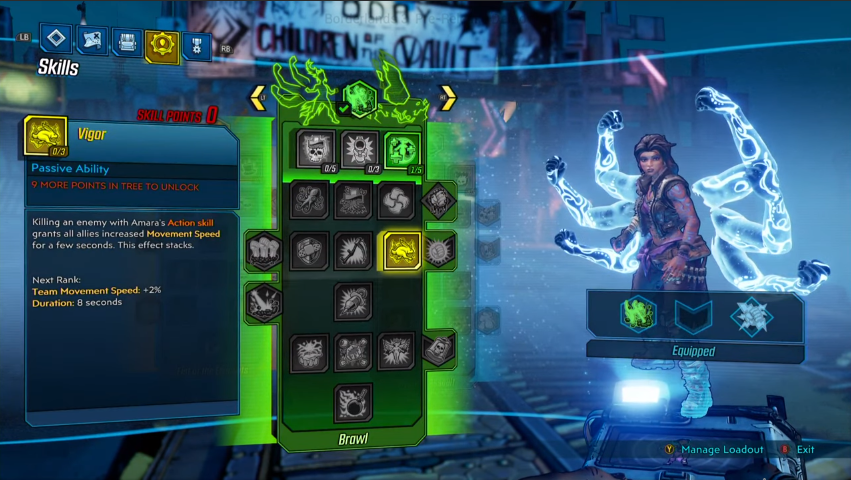This screenshot has width=851, height=480.
Task: Select the pickaxe-shaped skill next to Vigor
Action: (353, 251)
